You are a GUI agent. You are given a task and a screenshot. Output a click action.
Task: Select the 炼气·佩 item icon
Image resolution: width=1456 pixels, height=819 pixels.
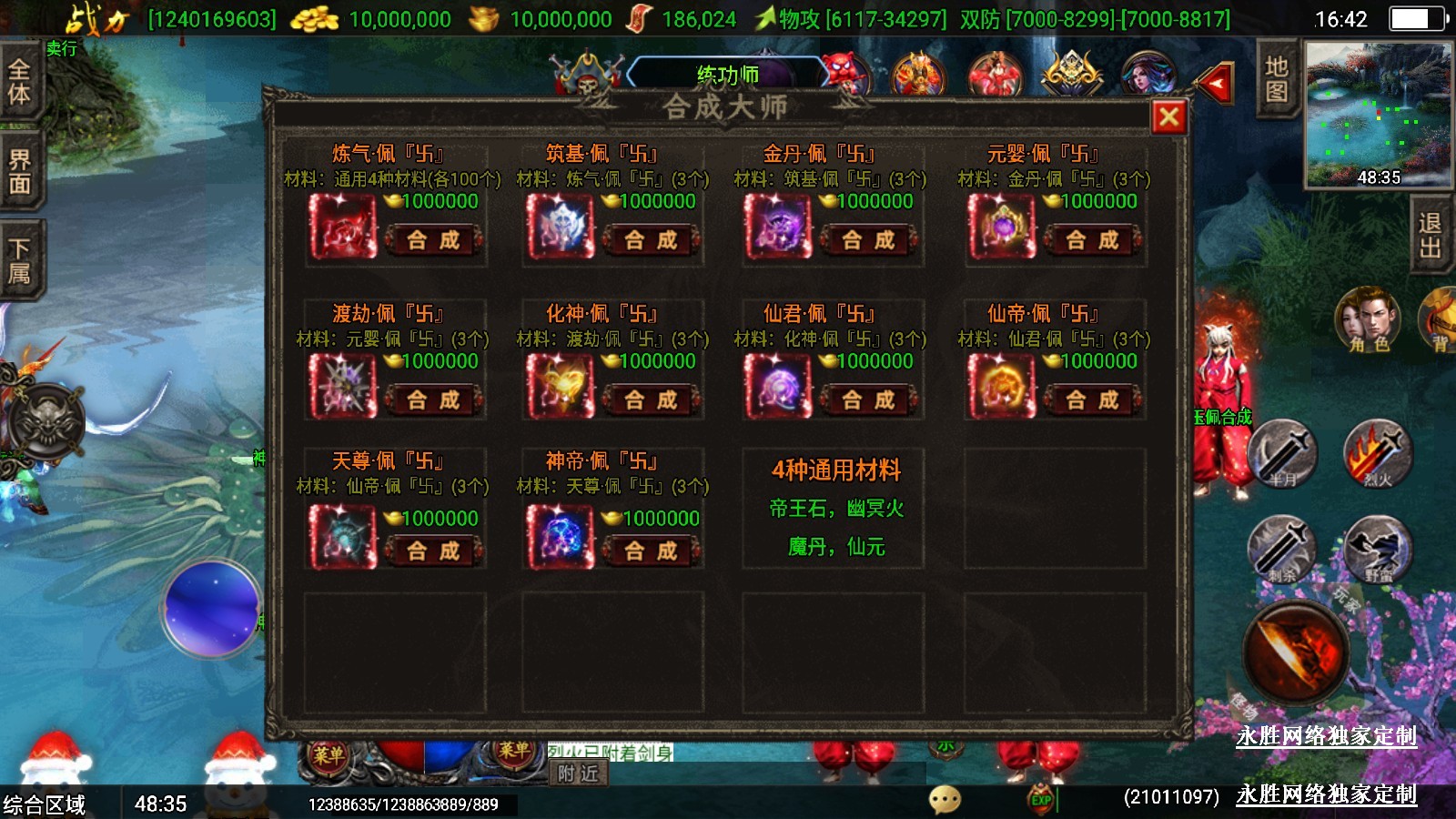pyautogui.click(x=342, y=227)
